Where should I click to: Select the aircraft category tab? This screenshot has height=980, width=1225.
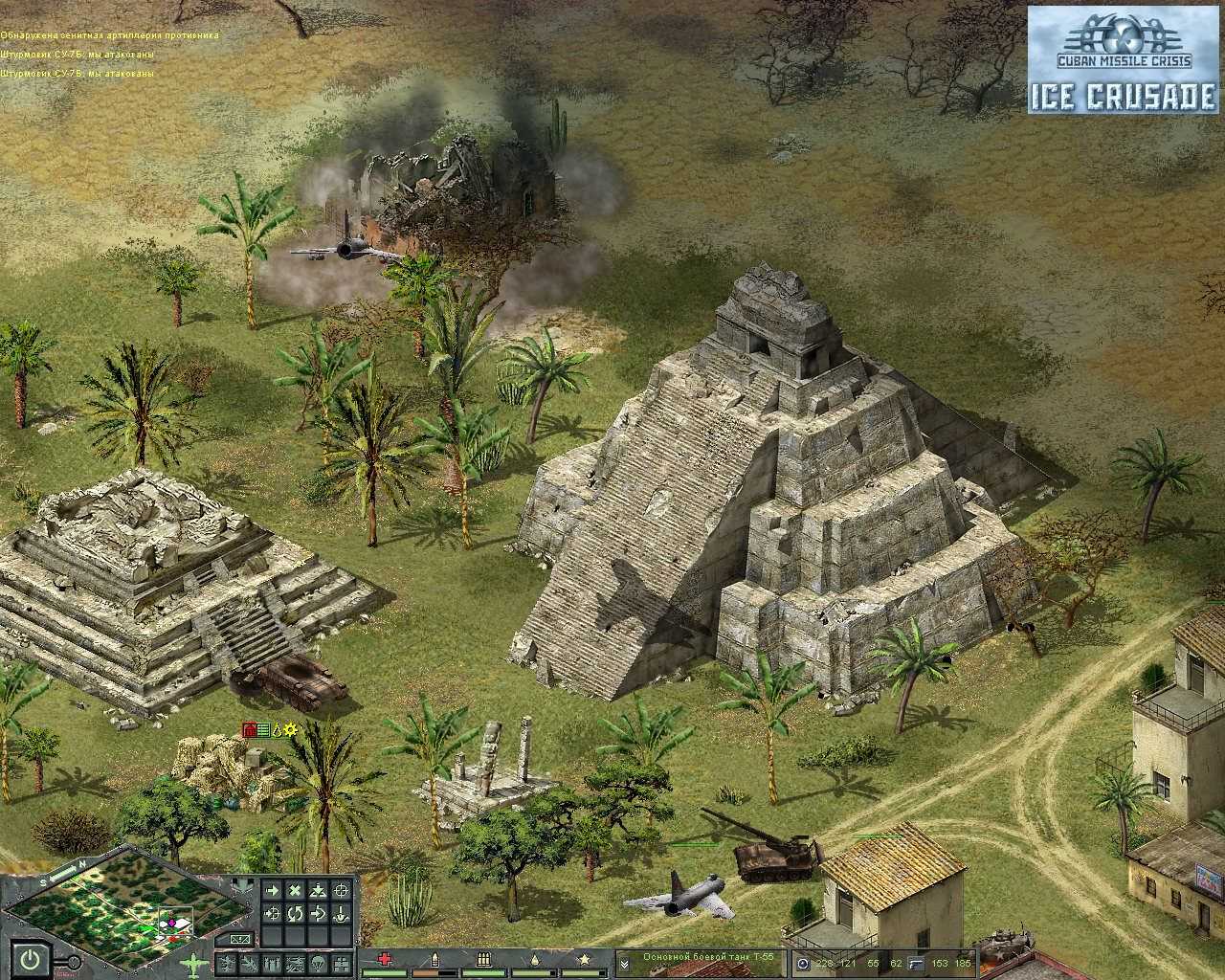pos(250,965)
